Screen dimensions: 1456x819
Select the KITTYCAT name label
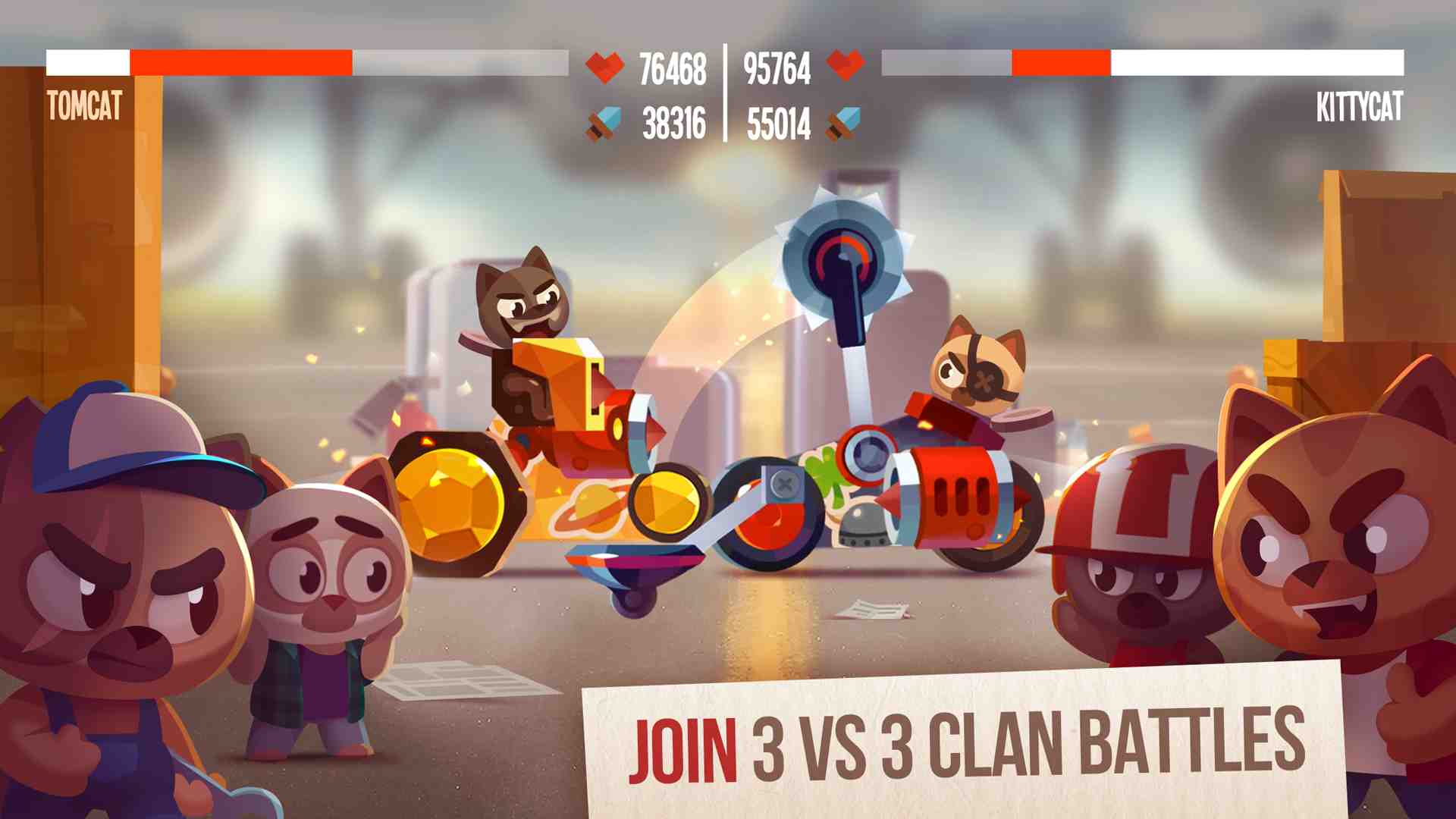click(1357, 106)
